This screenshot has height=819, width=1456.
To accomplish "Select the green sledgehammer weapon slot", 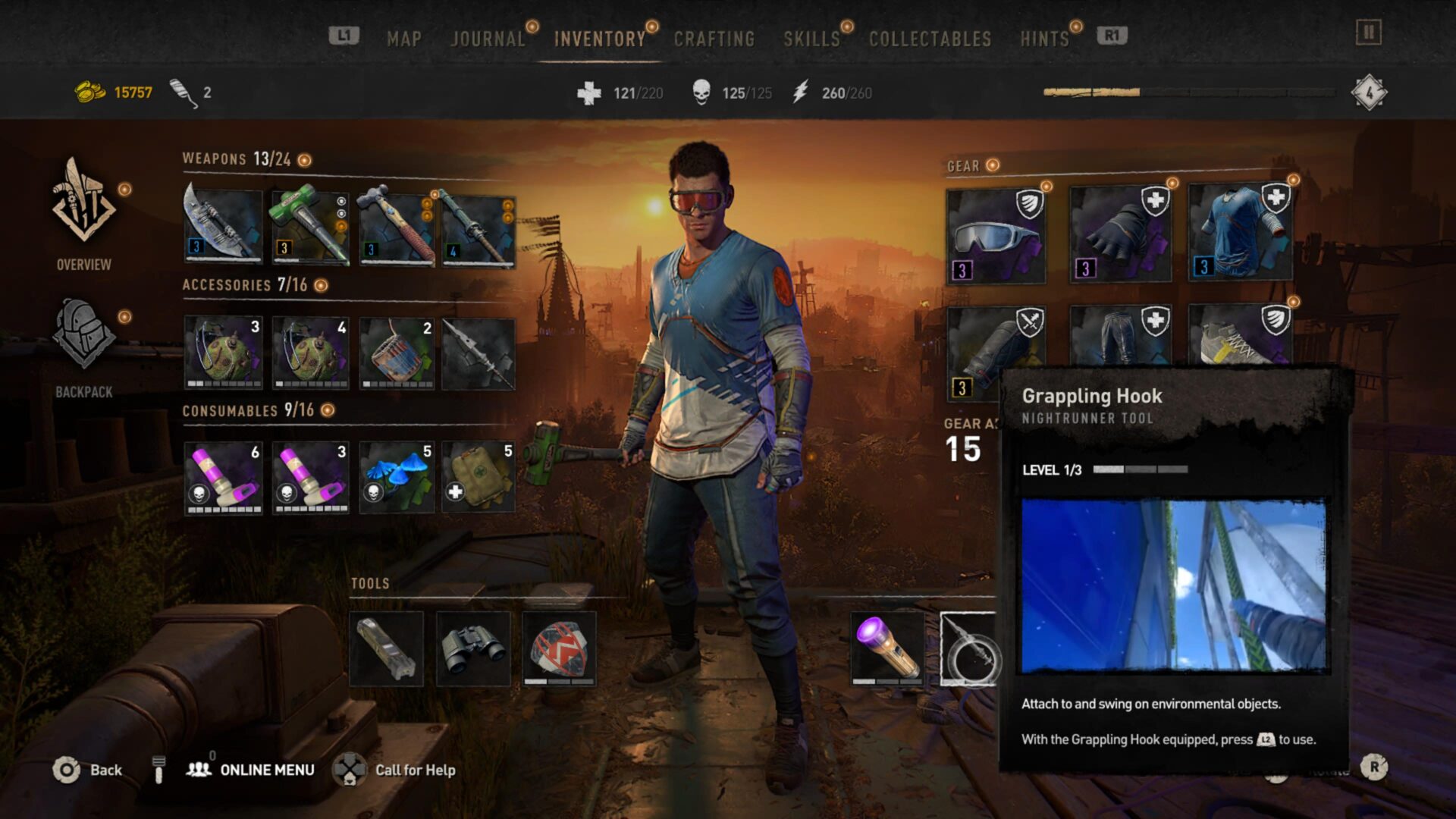I will pos(310,227).
